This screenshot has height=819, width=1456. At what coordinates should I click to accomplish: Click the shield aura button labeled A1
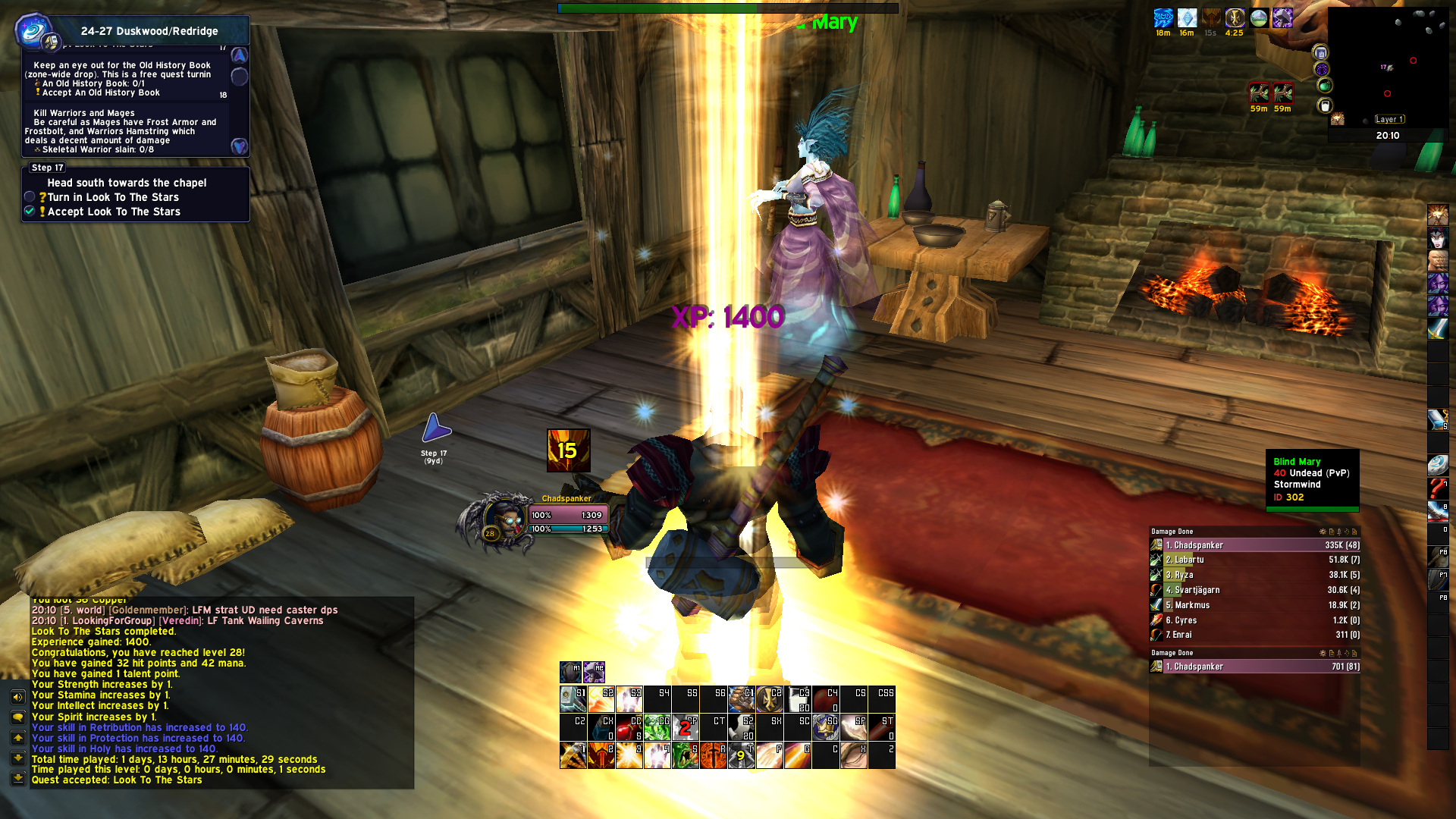570,672
